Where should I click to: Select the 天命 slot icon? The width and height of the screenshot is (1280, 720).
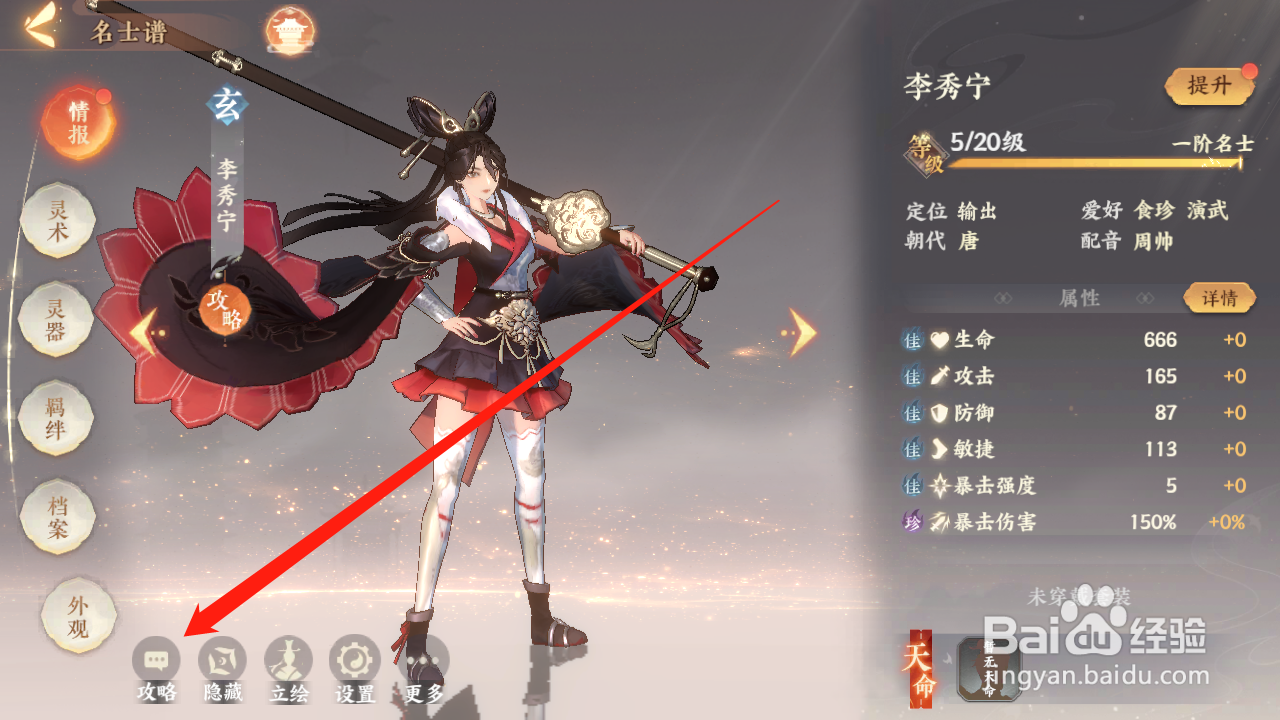click(x=989, y=668)
